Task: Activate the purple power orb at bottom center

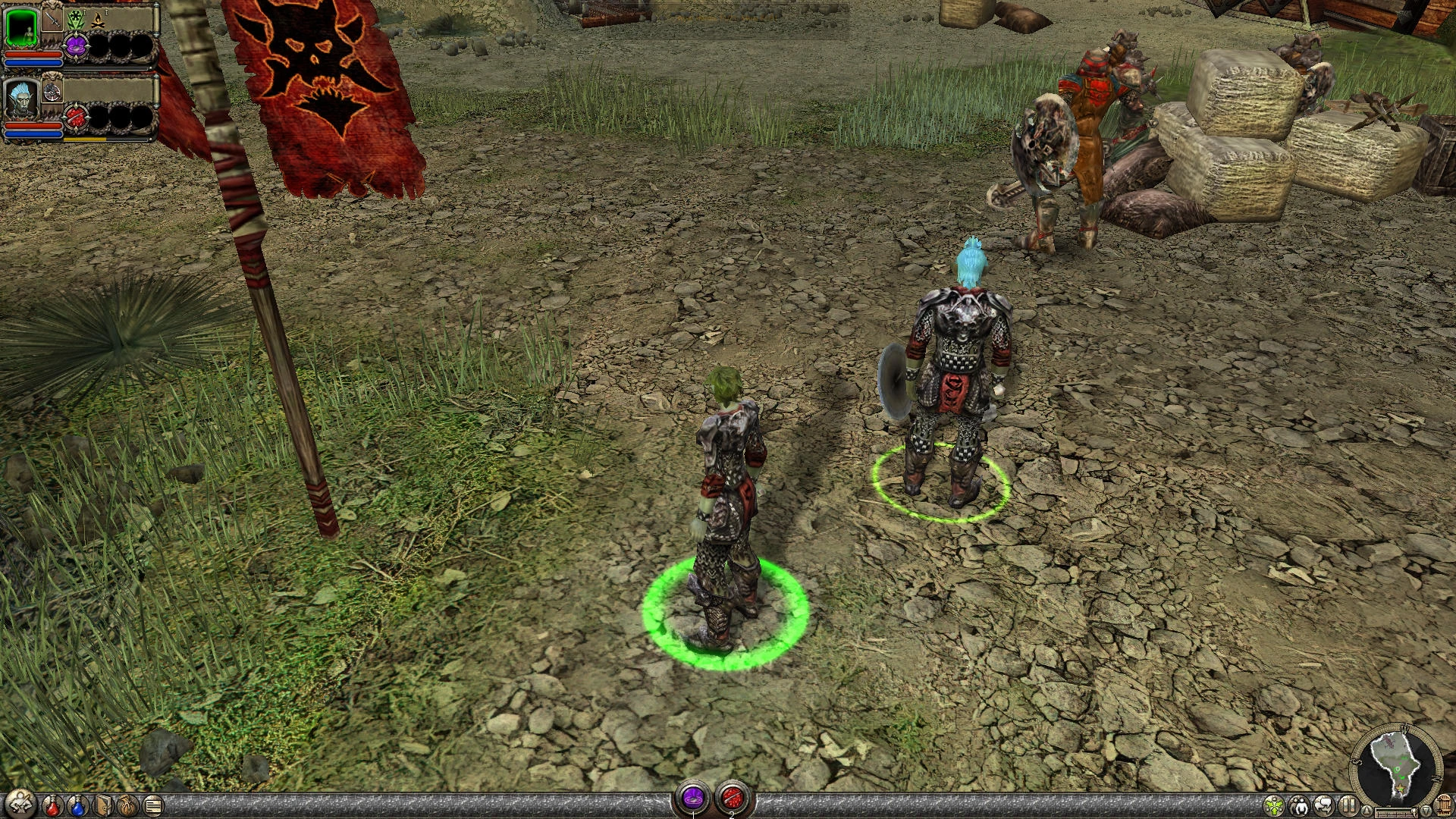Action: click(693, 795)
